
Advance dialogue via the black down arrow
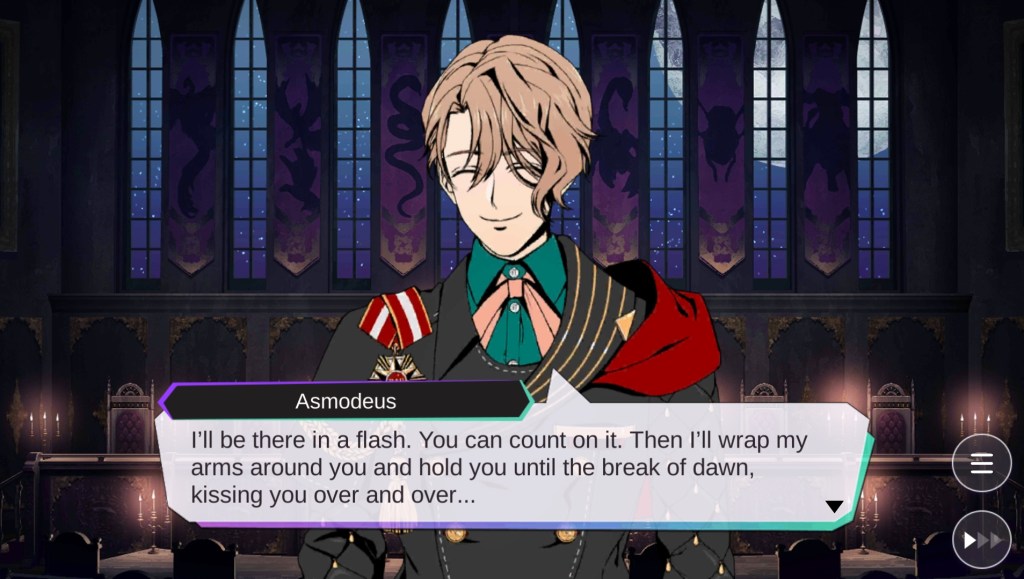coord(834,507)
